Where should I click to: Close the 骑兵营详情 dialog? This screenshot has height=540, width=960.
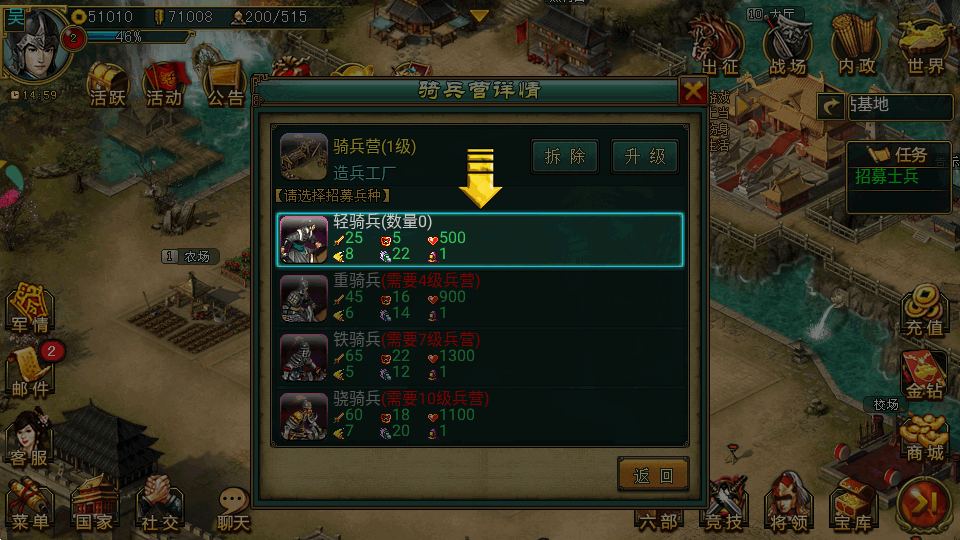[692, 92]
